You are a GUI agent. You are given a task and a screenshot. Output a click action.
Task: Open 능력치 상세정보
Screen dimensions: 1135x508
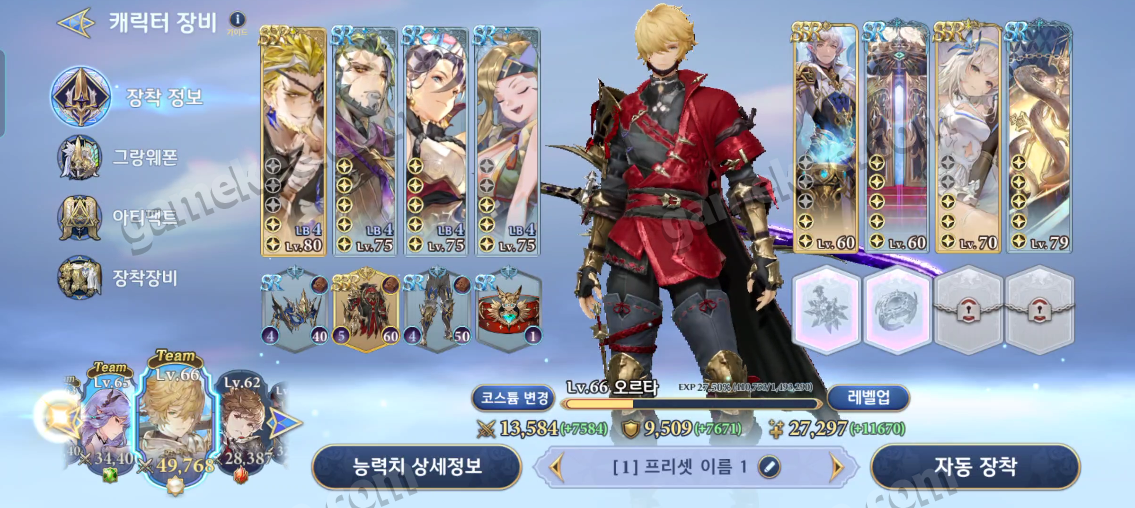coord(417,466)
